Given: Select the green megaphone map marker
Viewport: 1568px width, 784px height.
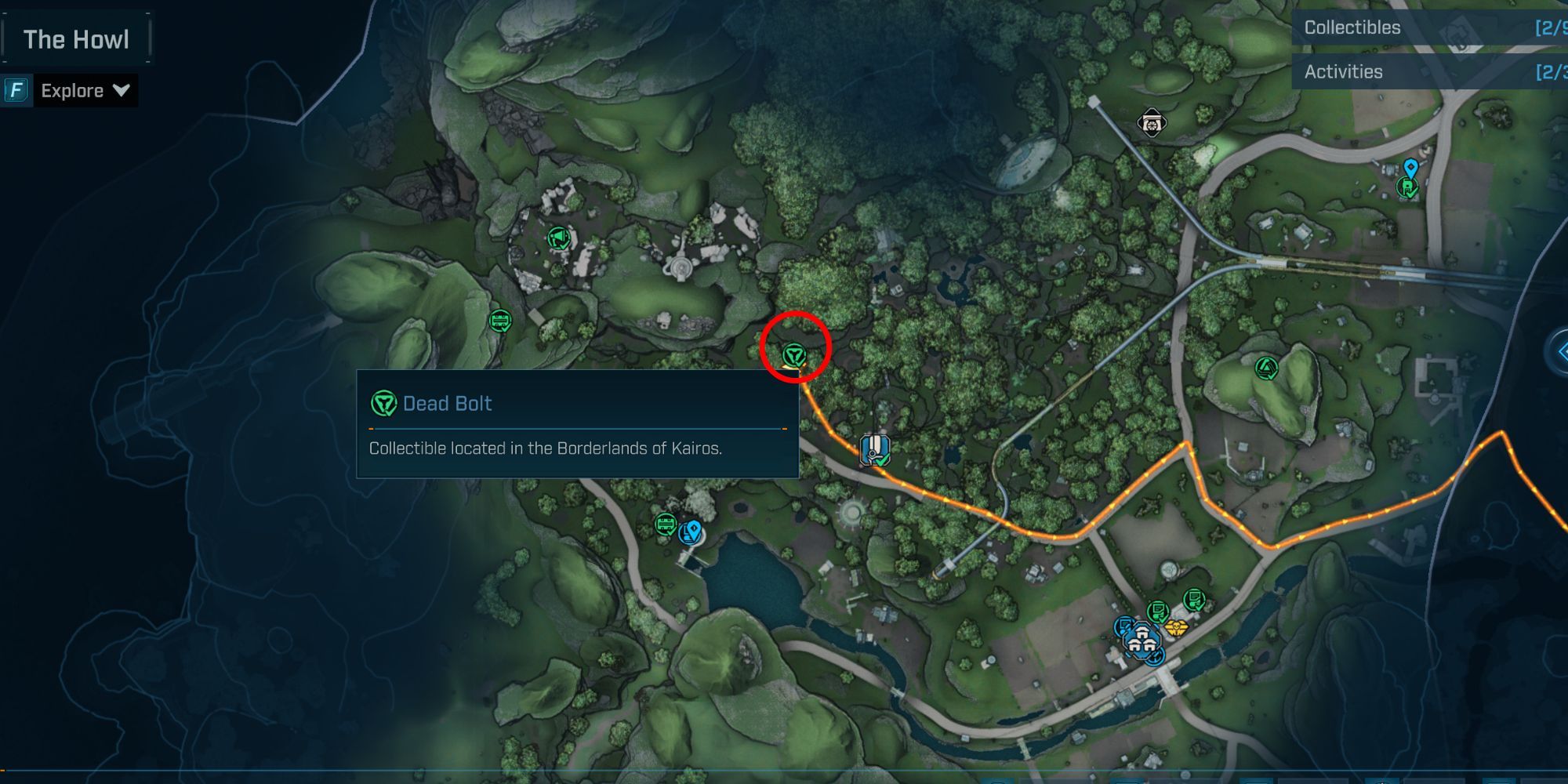Looking at the screenshot, I should tap(558, 238).
